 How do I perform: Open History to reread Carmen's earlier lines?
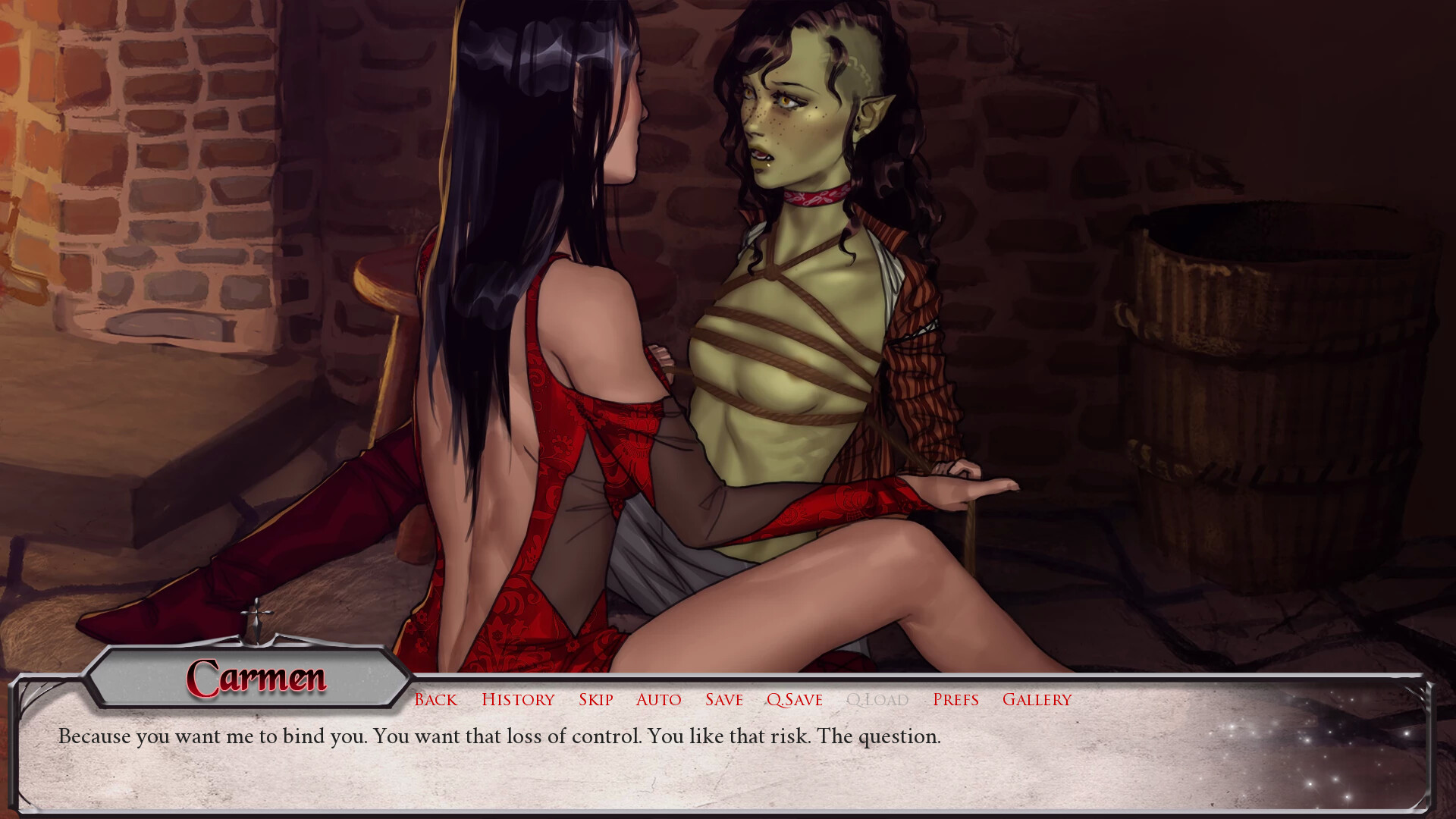pos(518,699)
